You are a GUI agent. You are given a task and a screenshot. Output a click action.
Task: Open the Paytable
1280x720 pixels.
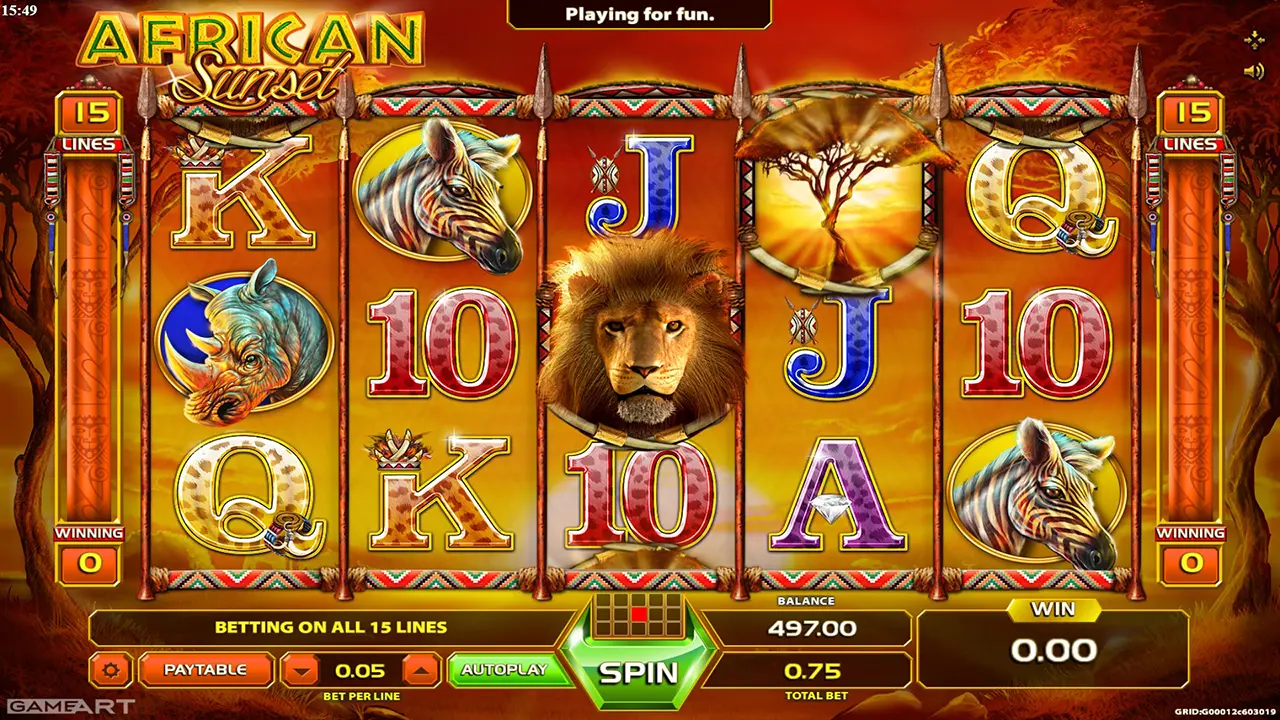(x=205, y=669)
